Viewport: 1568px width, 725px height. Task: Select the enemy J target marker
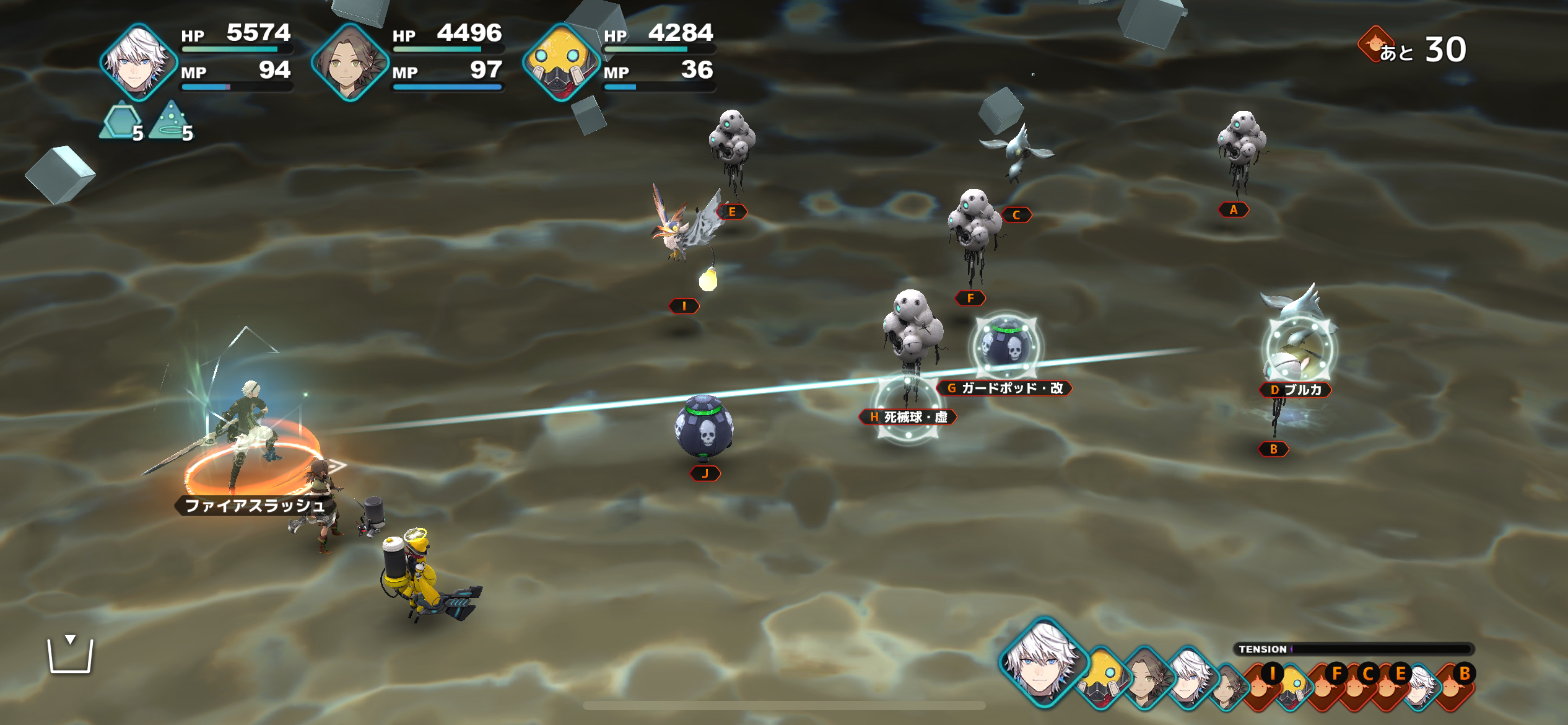point(705,474)
